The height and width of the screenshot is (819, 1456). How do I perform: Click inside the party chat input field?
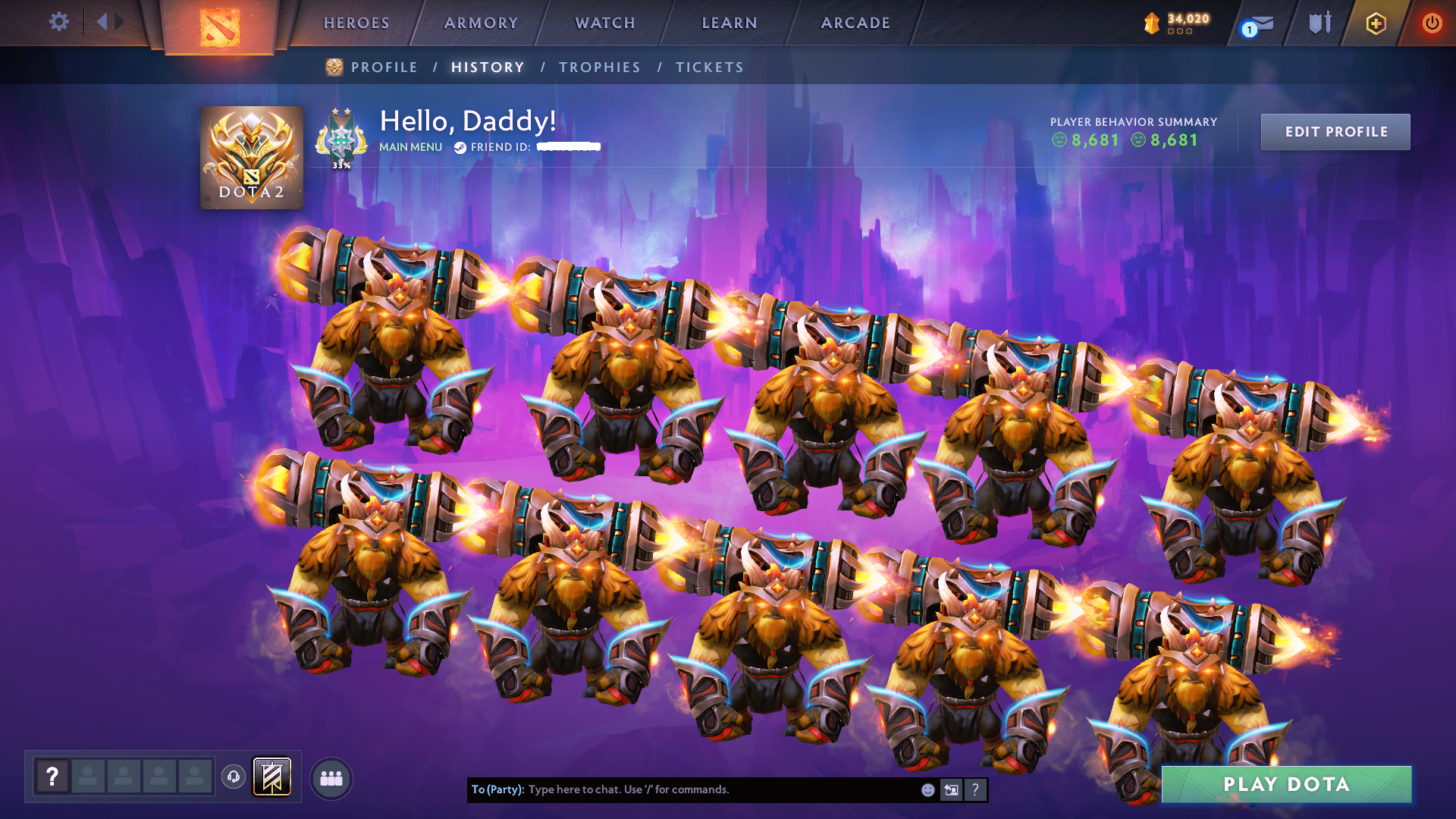click(698, 789)
